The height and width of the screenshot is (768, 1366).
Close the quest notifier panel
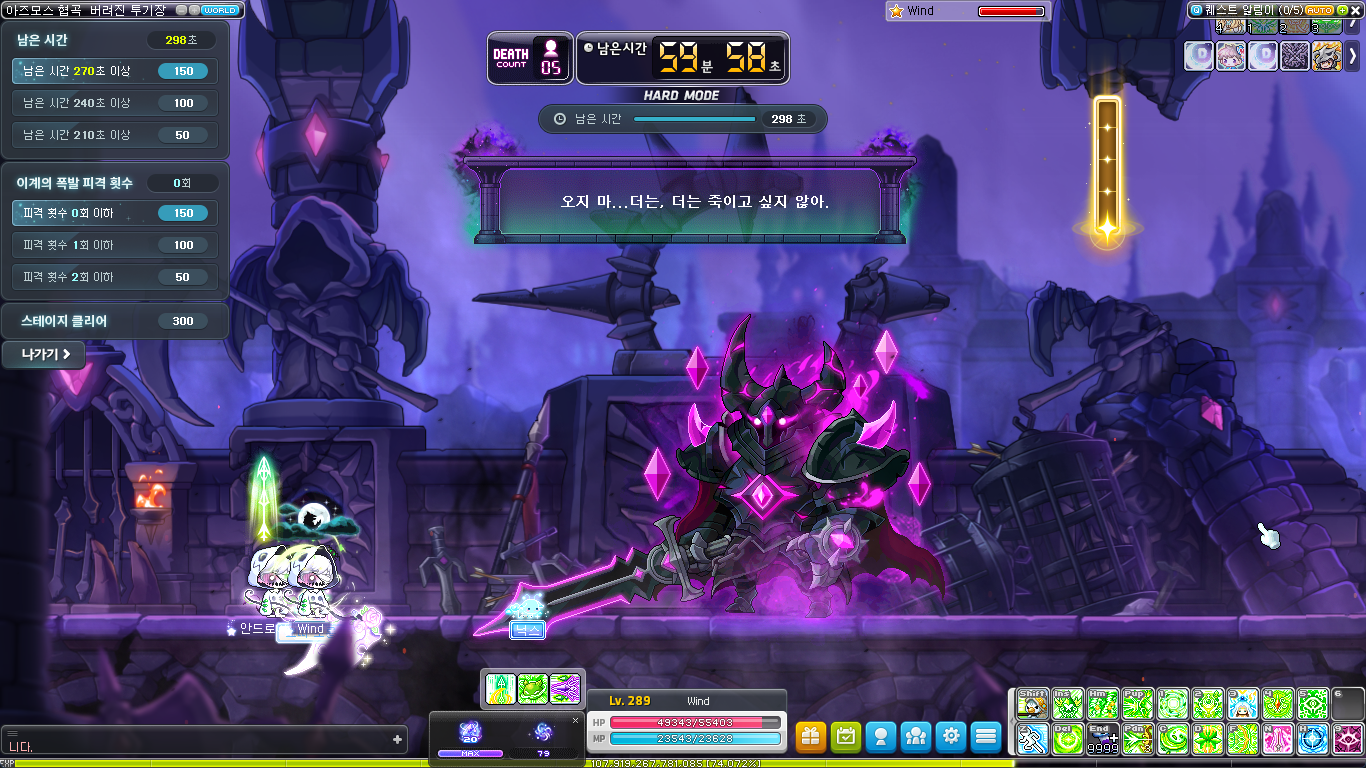click(1357, 10)
